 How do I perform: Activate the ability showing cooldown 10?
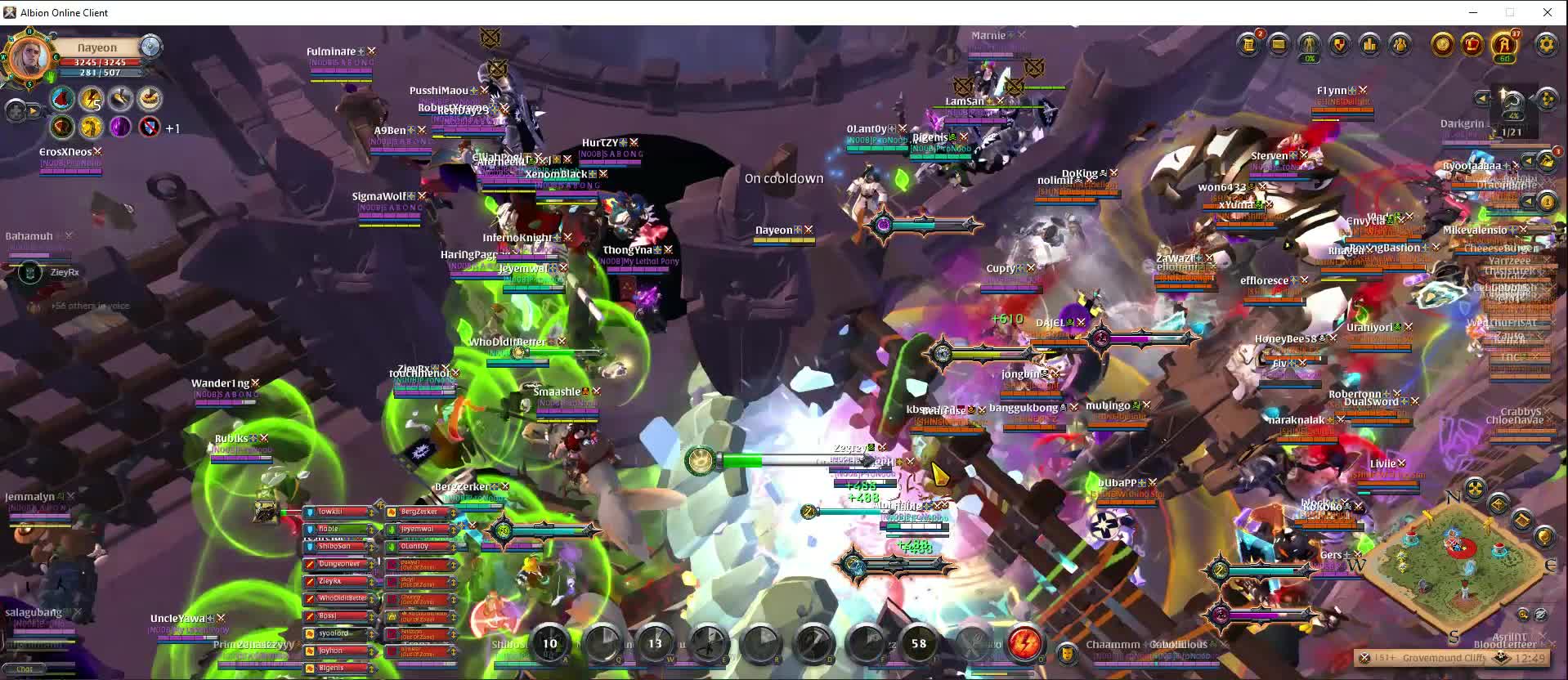point(549,643)
